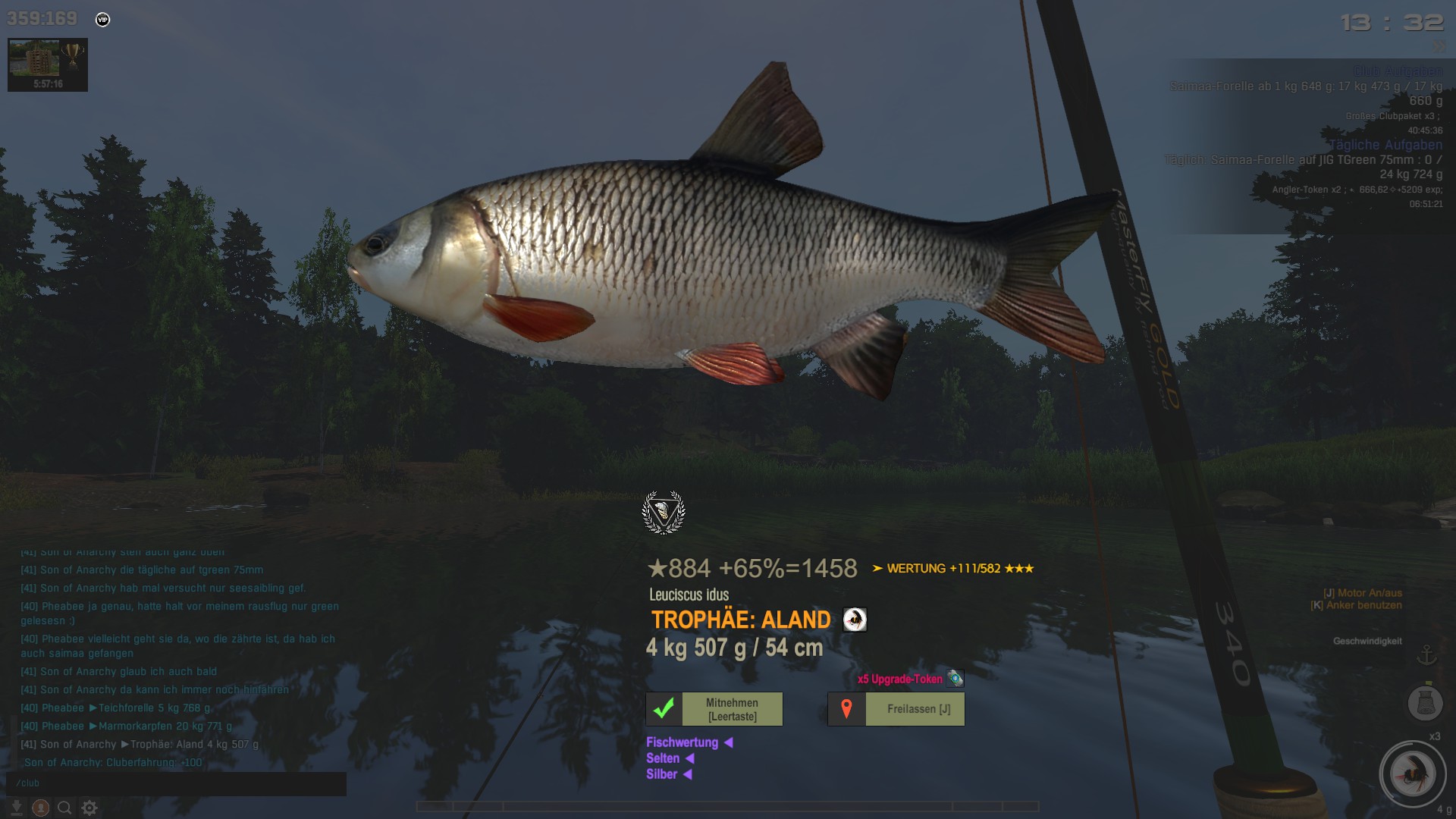The height and width of the screenshot is (819, 1456).
Task: Keep the fish with Mitnehmen button
Action: pyautogui.click(x=714, y=709)
